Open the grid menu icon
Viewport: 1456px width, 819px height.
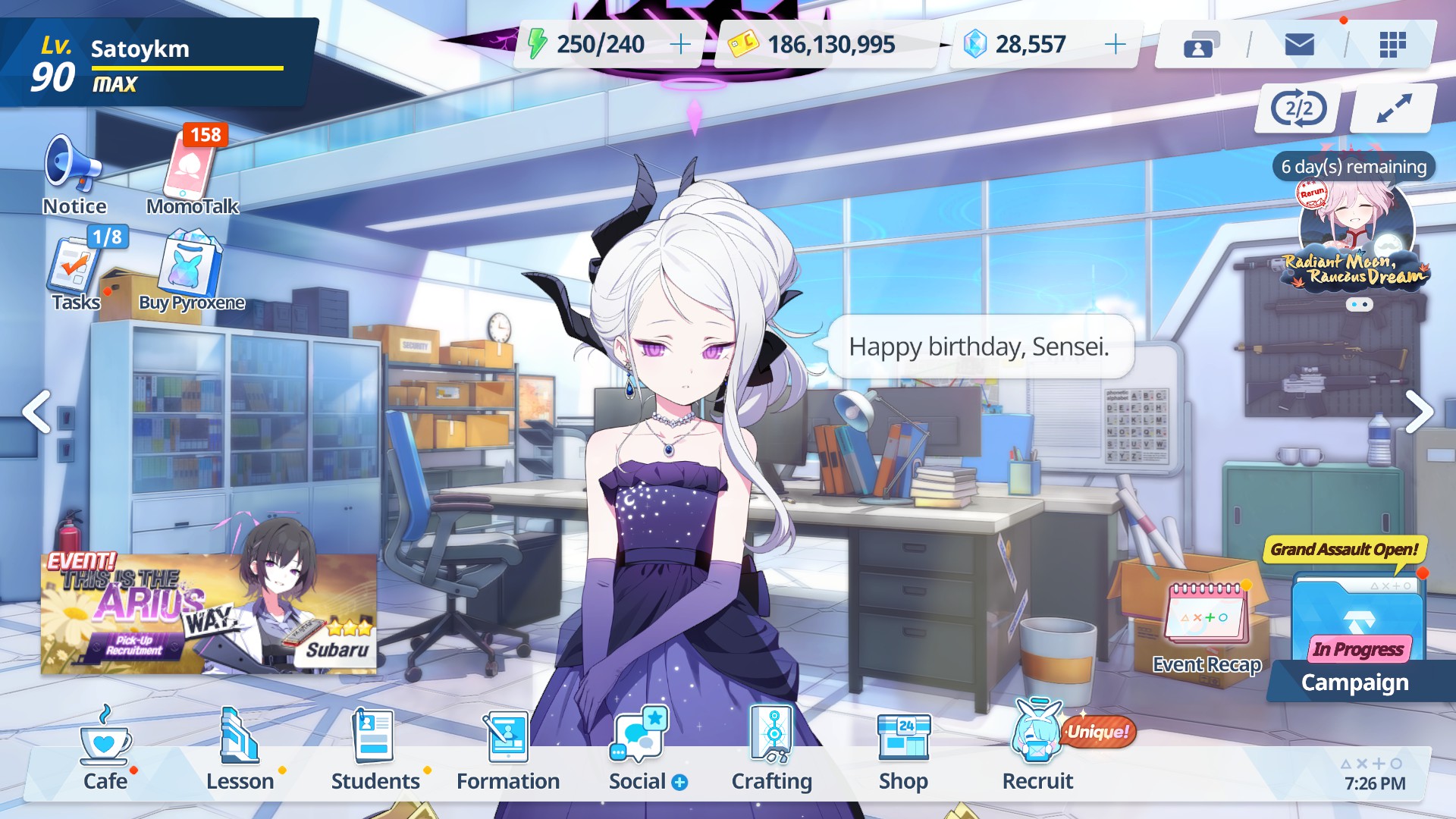tap(1392, 45)
